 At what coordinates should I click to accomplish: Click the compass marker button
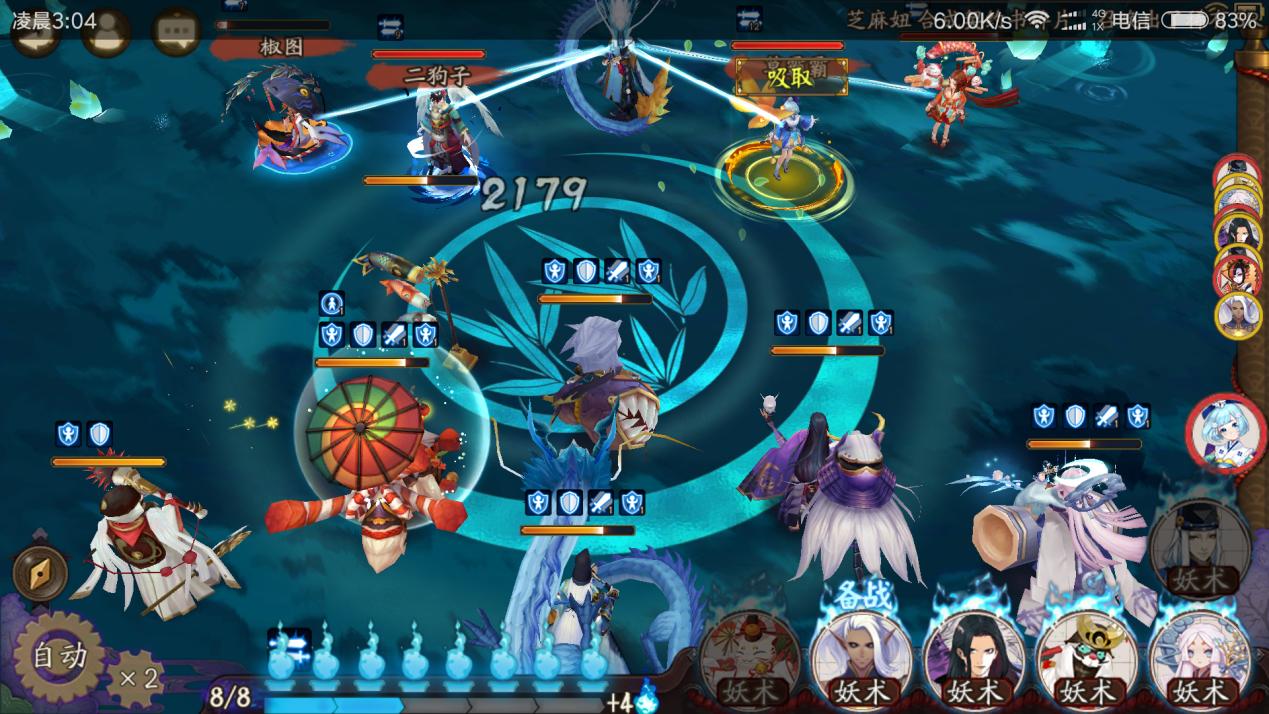click(41, 574)
